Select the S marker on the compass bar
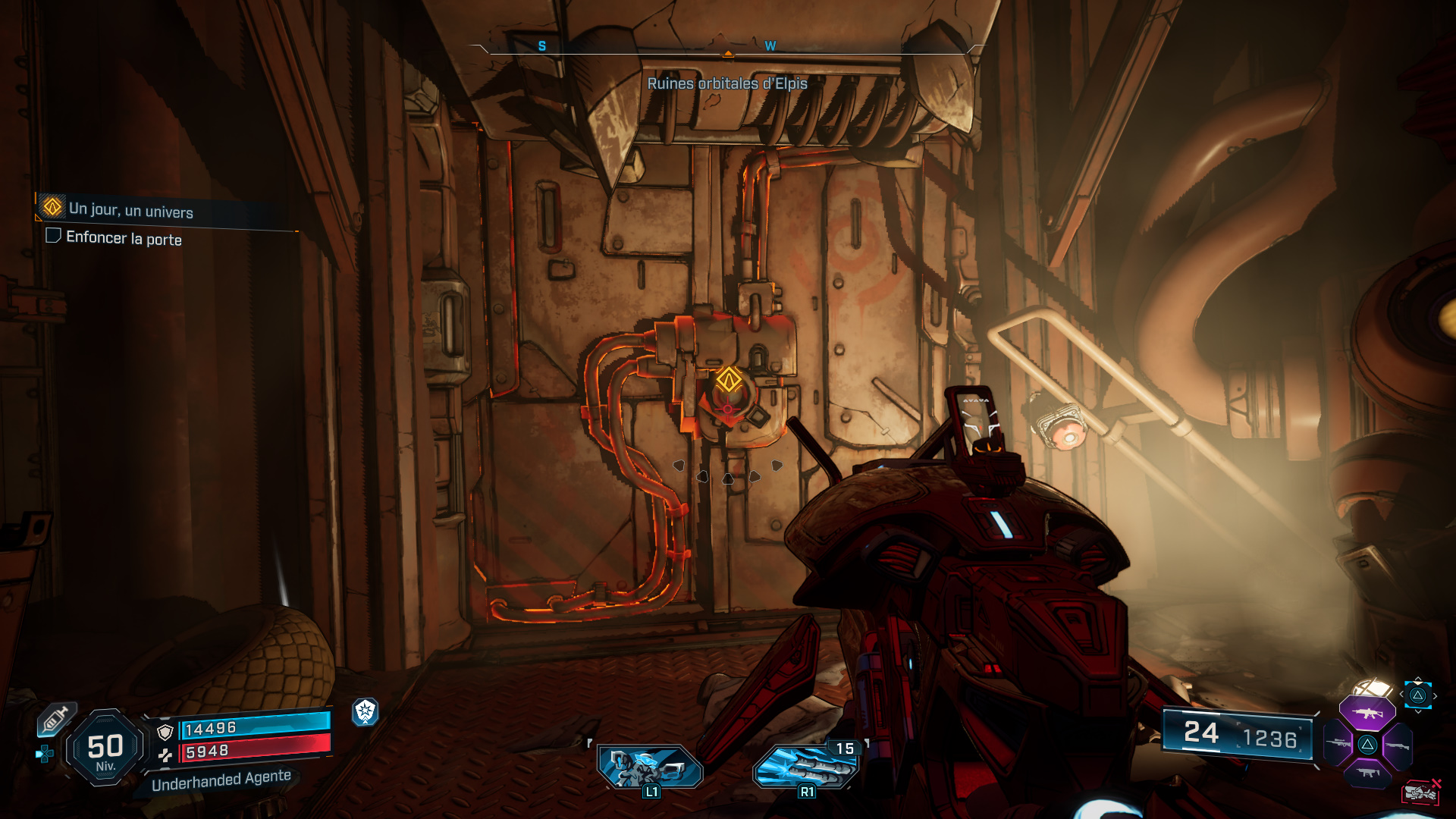 click(541, 45)
